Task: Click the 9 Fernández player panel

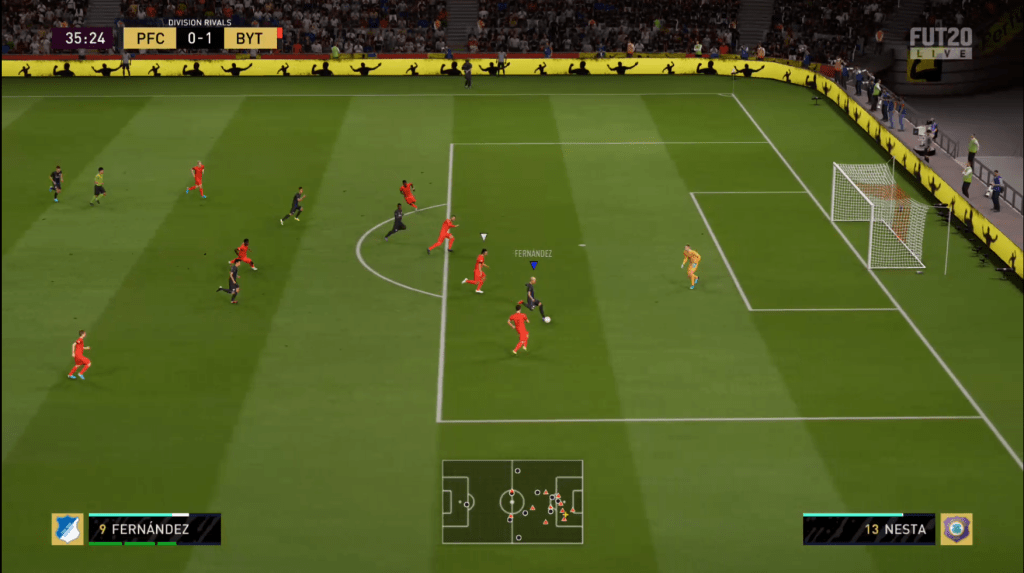Action: (x=154, y=529)
